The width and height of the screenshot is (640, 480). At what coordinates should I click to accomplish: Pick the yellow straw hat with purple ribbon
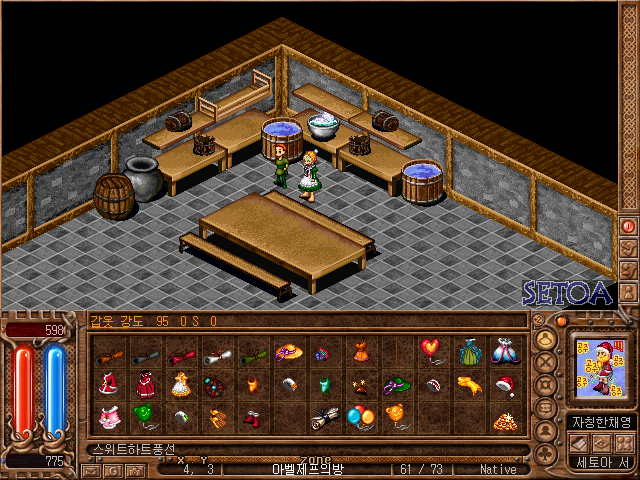click(x=289, y=351)
